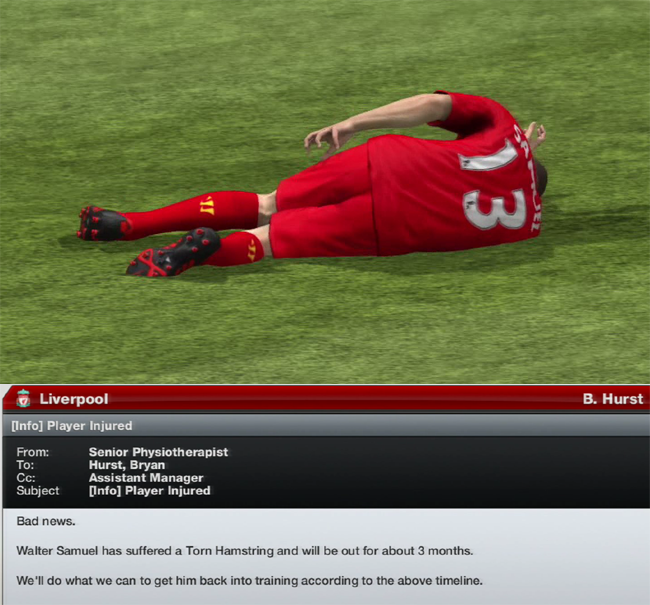650x605 pixels.
Task: Click the Liverpool club crest icon
Action: 22,399
